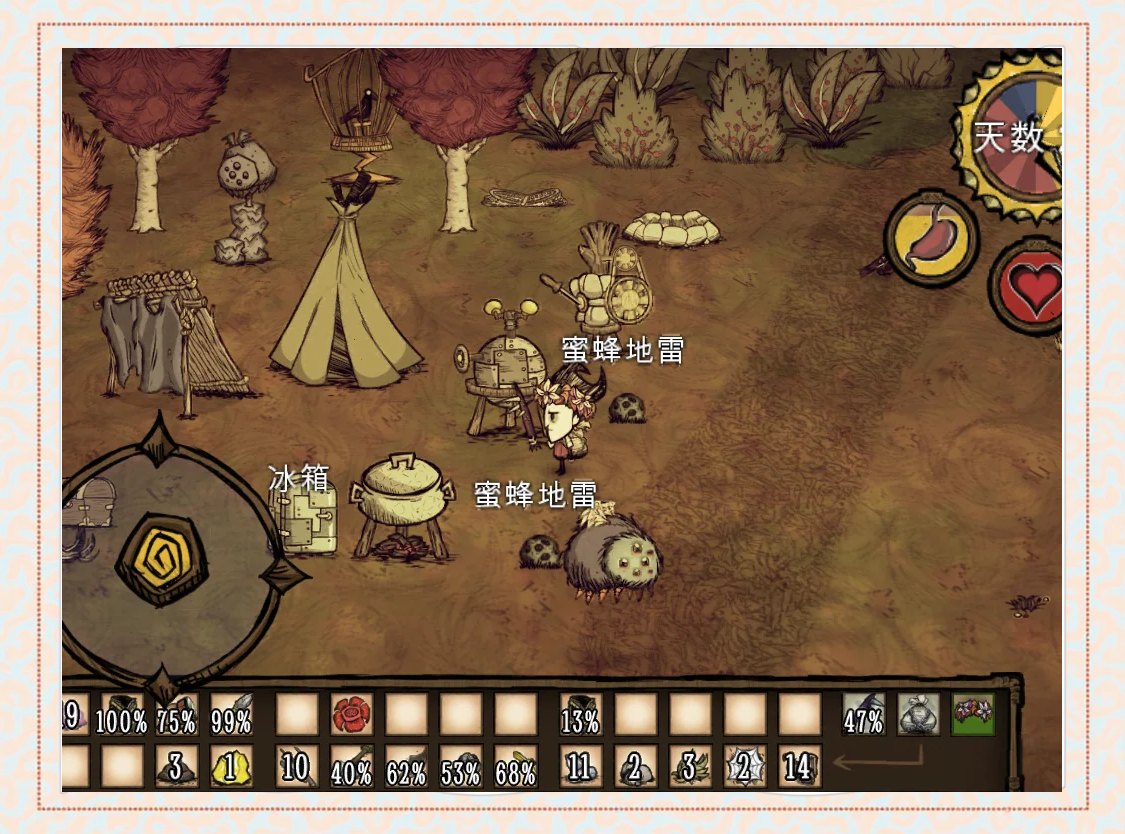
Task: Pick the tool at 53% durability
Action: (461, 766)
